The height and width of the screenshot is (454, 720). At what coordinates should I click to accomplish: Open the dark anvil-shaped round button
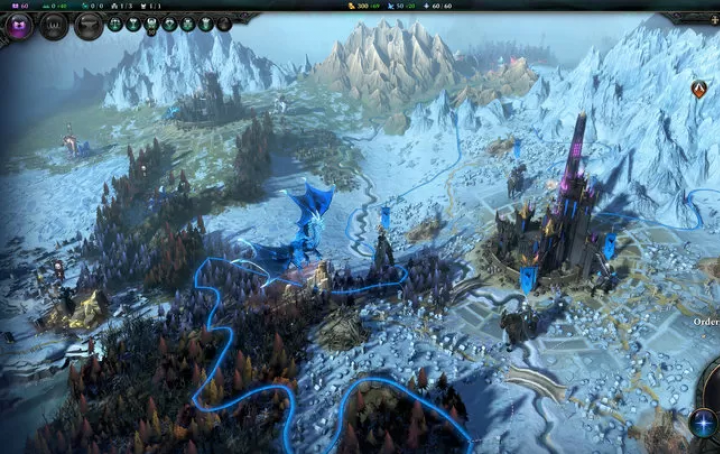point(88,26)
